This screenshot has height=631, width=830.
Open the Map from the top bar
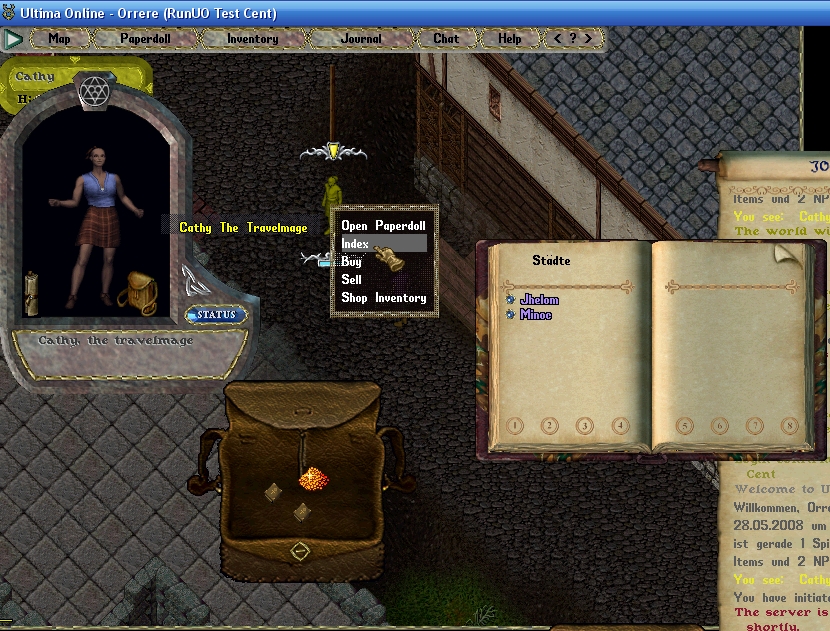coord(60,39)
